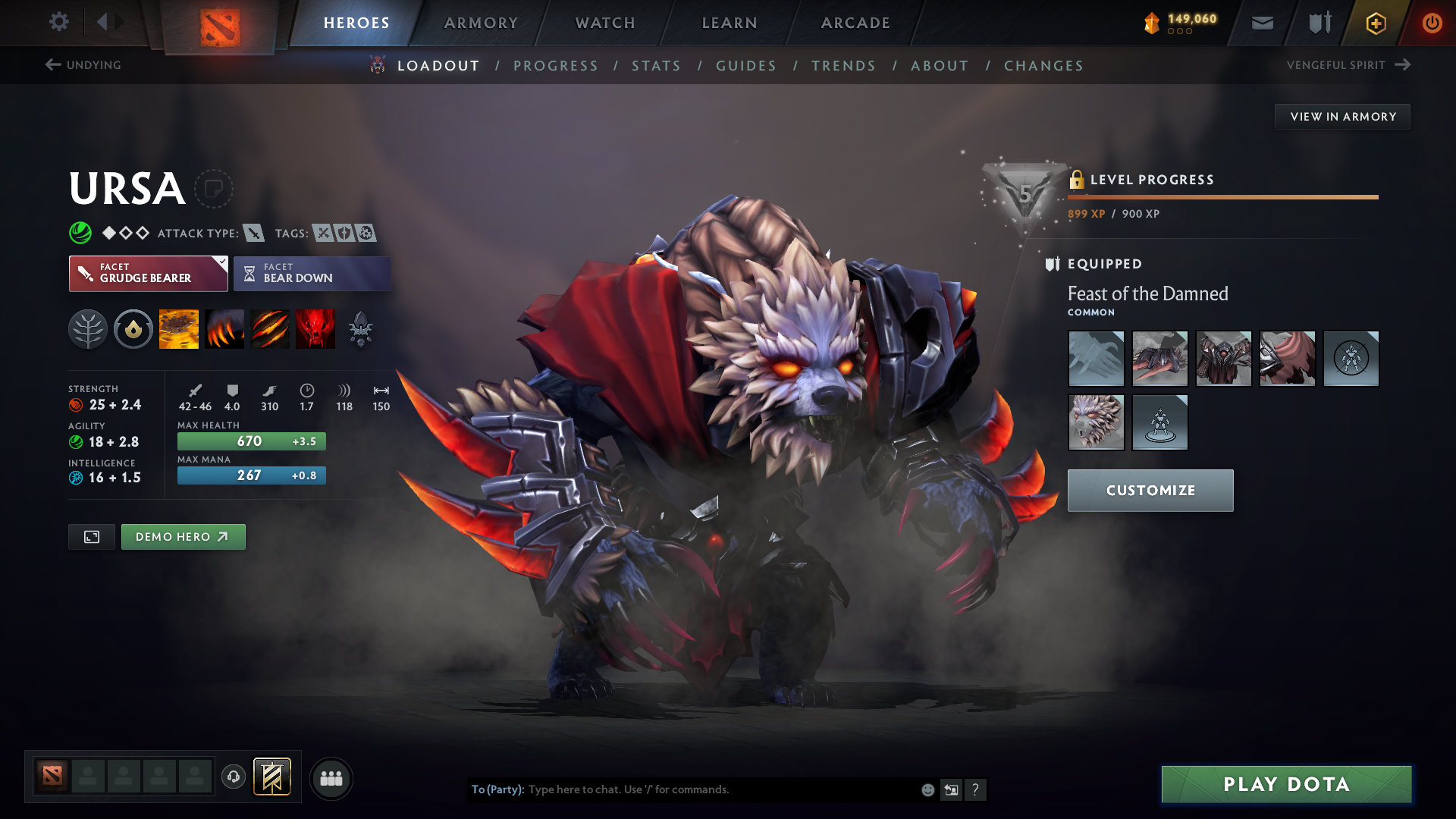The height and width of the screenshot is (819, 1456).
Task: Open Ursa's talent tree
Action: click(88, 329)
